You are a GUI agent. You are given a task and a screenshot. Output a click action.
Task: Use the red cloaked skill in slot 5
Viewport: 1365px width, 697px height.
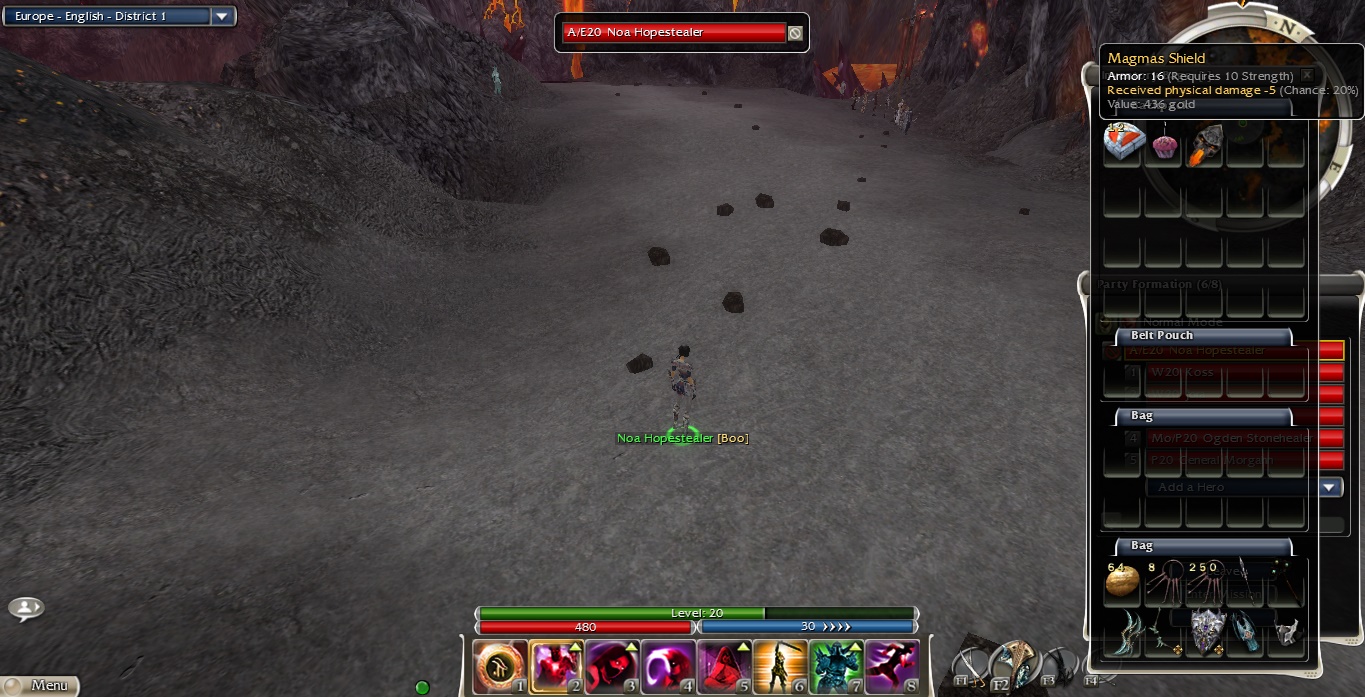(x=724, y=667)
